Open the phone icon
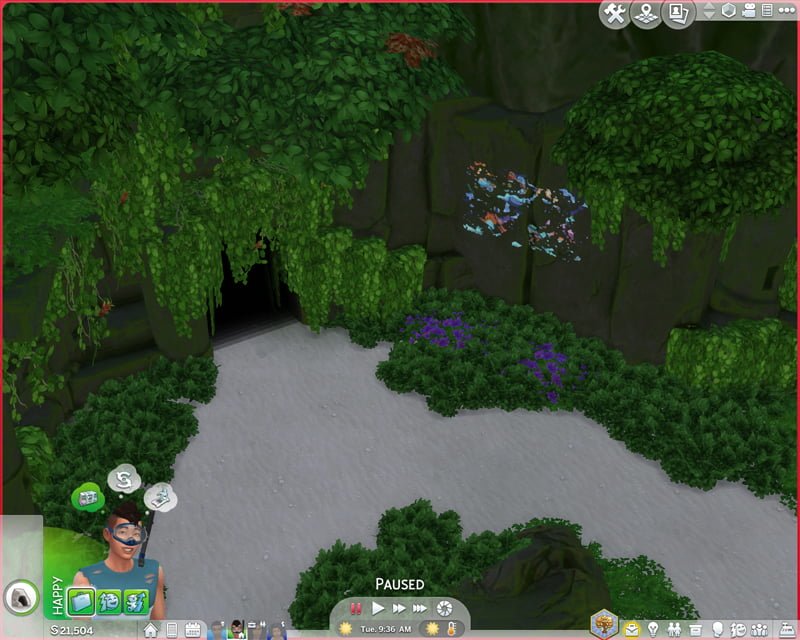Screen dimensions: 800x640 (172, 630)
